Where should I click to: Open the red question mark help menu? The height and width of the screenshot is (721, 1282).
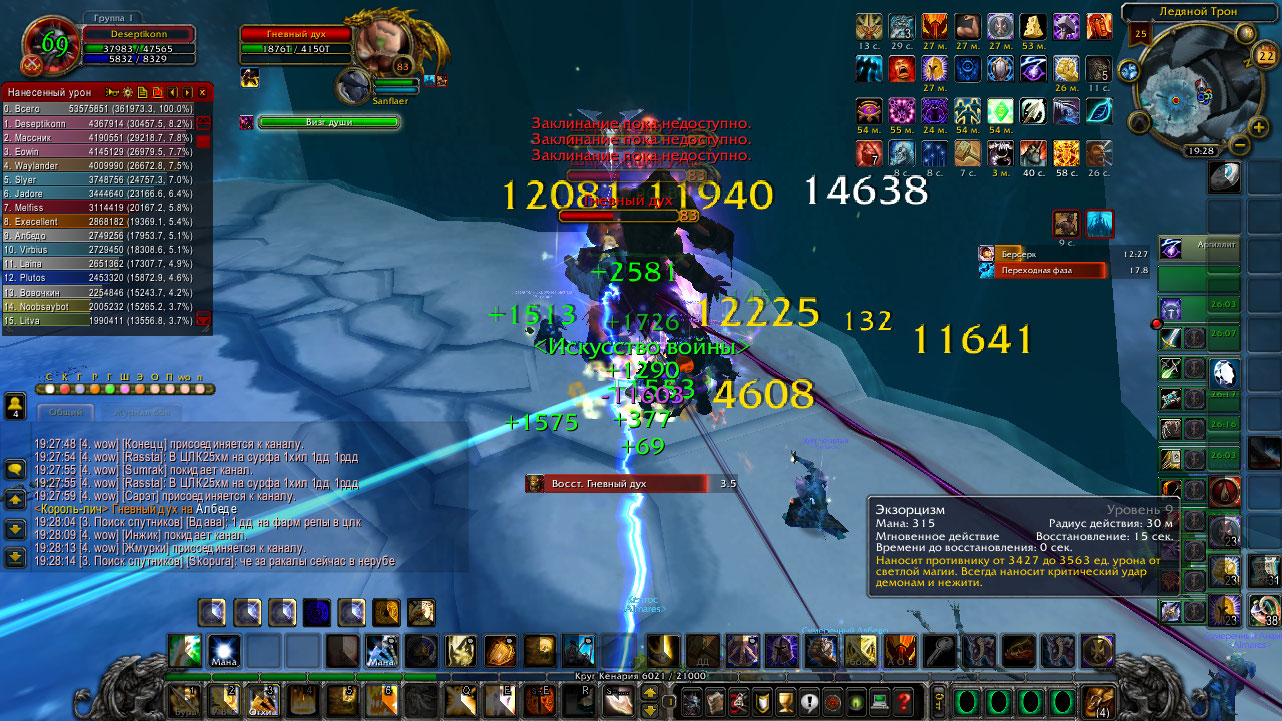(x=904, y=701)
